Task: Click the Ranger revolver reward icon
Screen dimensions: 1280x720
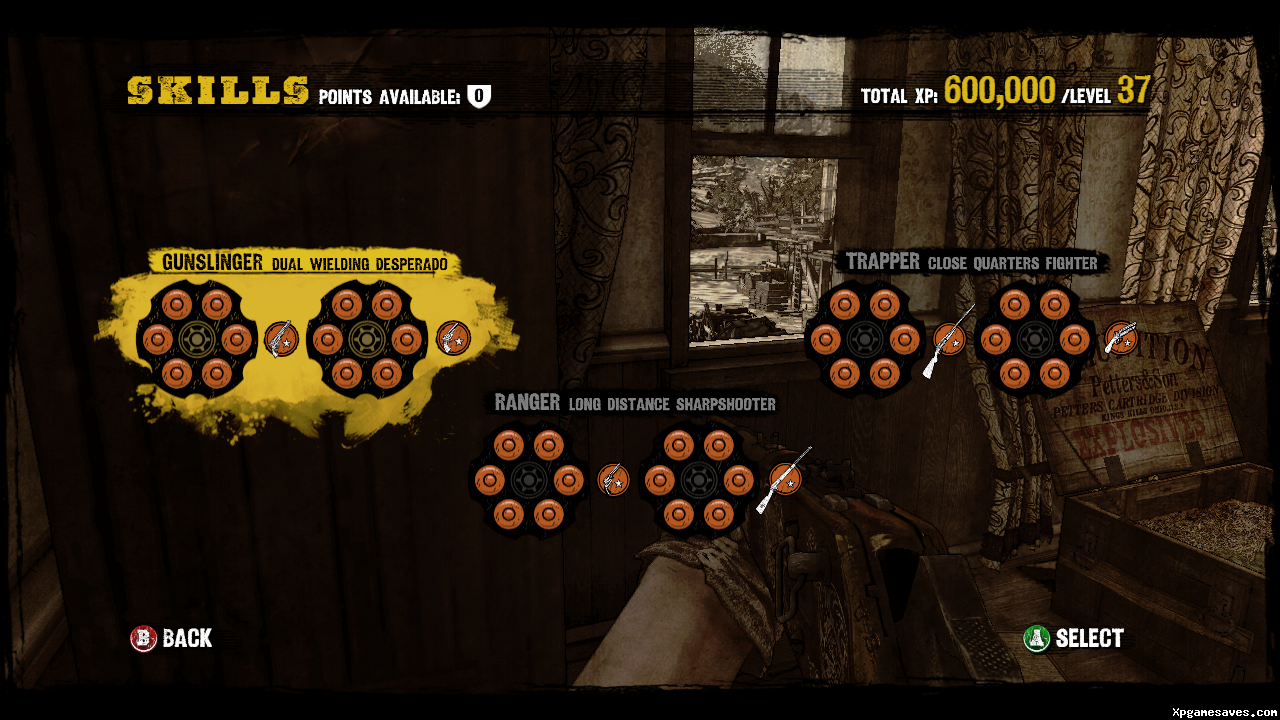Action: tap(613, 480)
